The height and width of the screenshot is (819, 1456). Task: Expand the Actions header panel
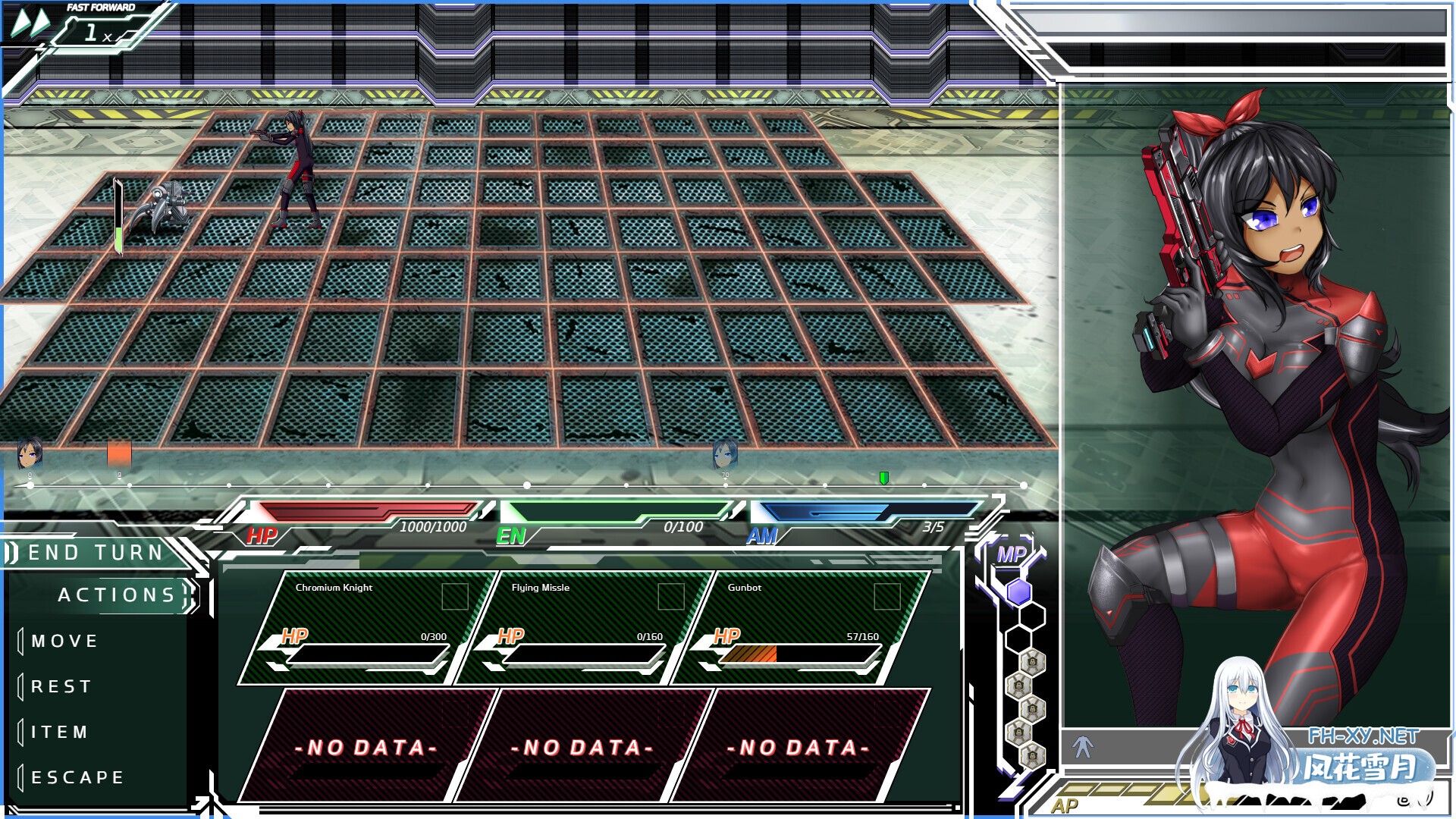[x=118, y=595]
